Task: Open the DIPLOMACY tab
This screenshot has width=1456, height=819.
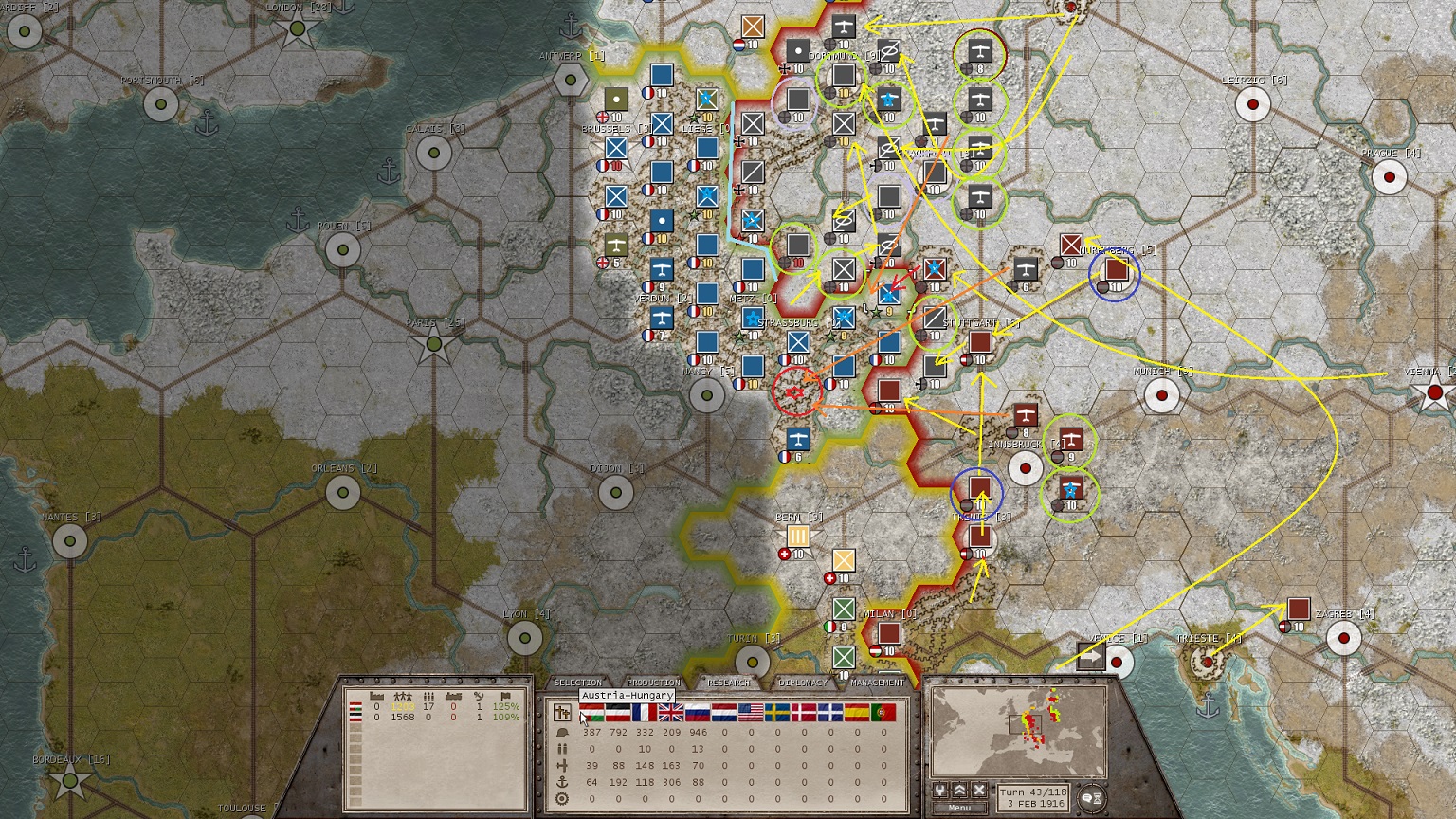Action: [801, 682]
